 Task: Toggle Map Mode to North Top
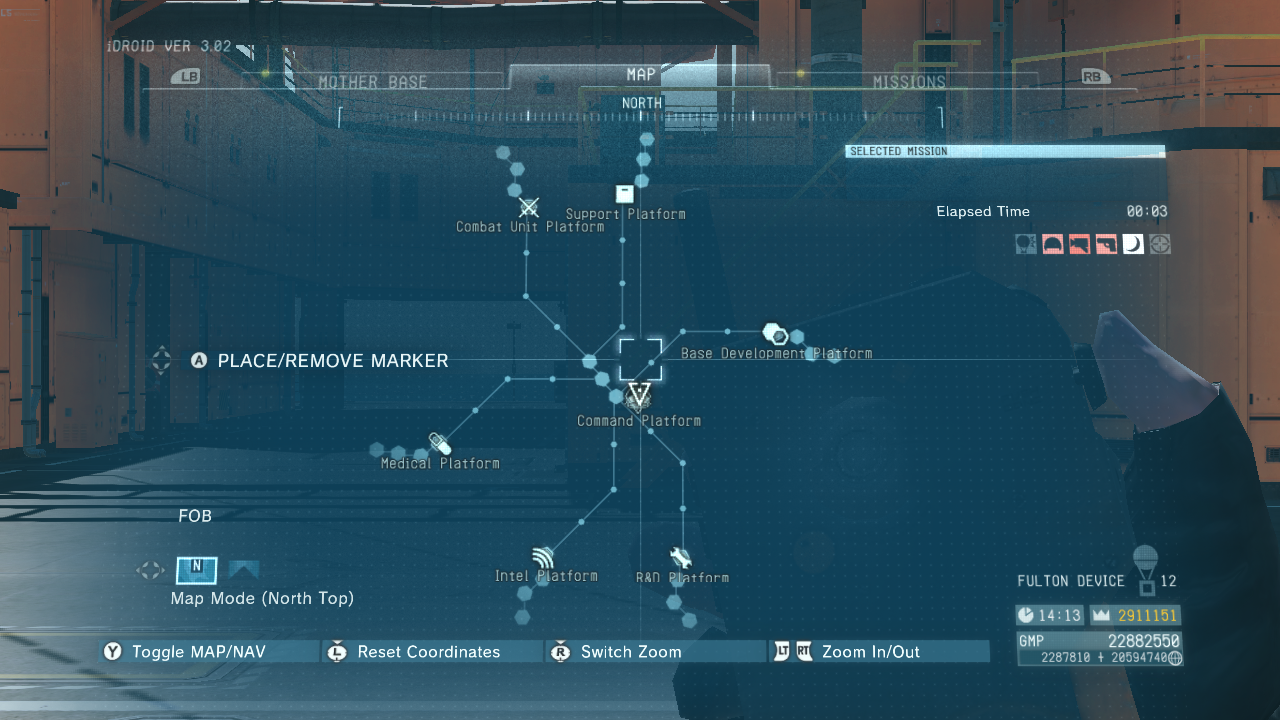click(x=196, y=570)
